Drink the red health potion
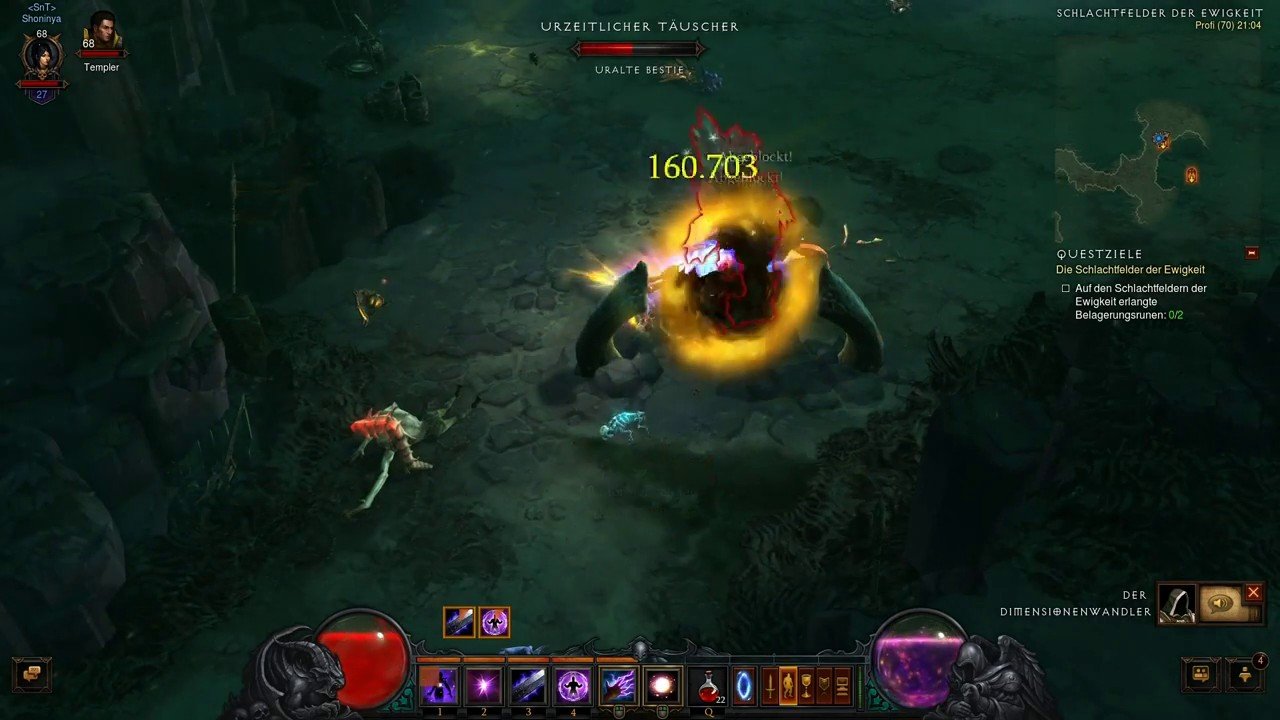The width and height of the screenshot is (1280, 720). pos(708,686)
